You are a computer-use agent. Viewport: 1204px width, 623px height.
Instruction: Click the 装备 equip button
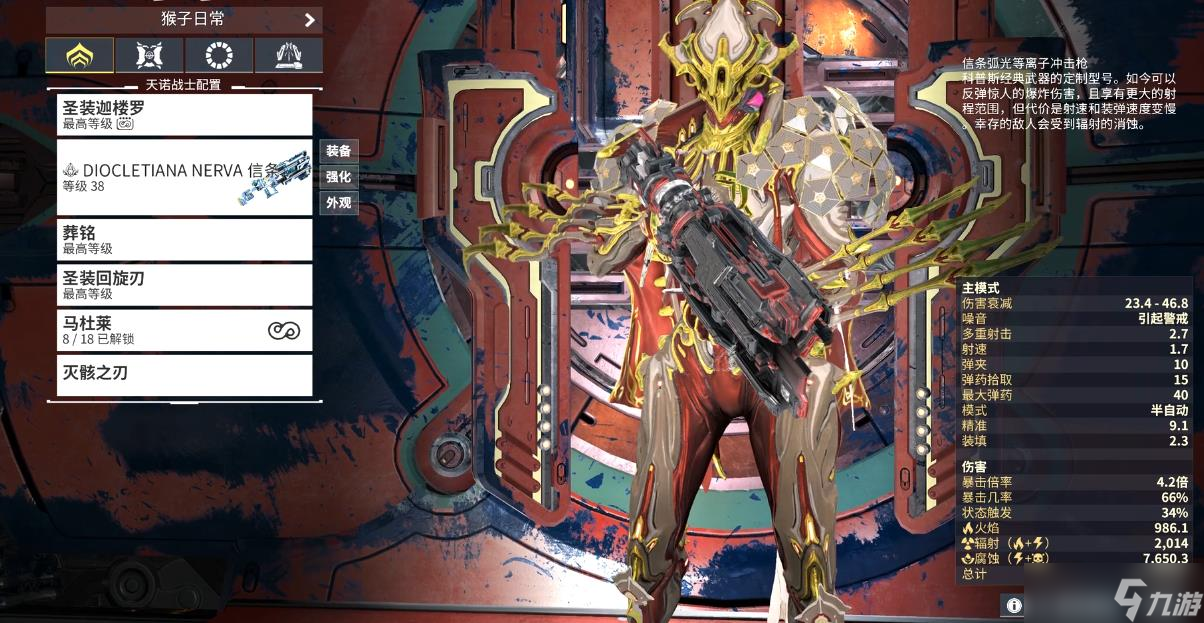tap(338, 151)
